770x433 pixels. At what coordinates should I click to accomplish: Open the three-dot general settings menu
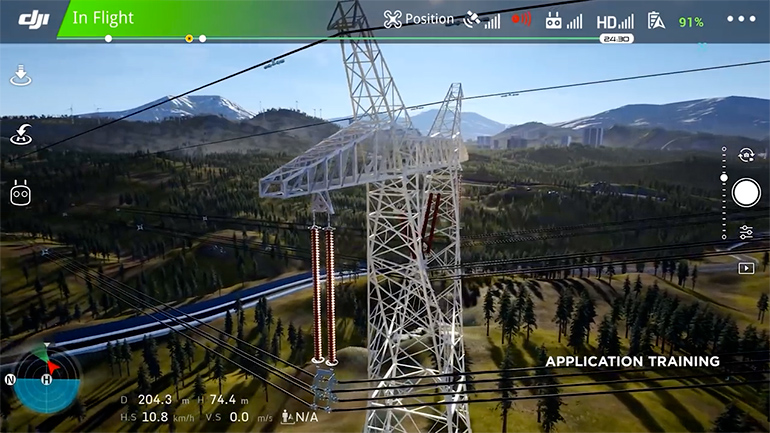tap(741, 19)
